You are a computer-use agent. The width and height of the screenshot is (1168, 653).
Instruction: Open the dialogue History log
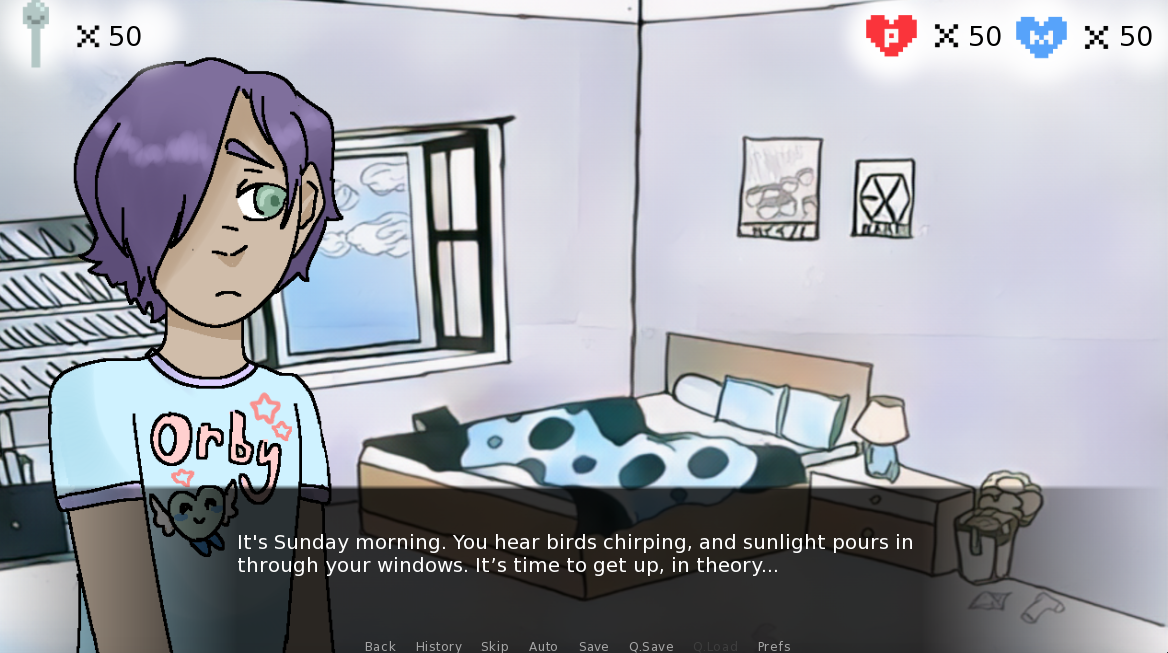coord(438,646)
